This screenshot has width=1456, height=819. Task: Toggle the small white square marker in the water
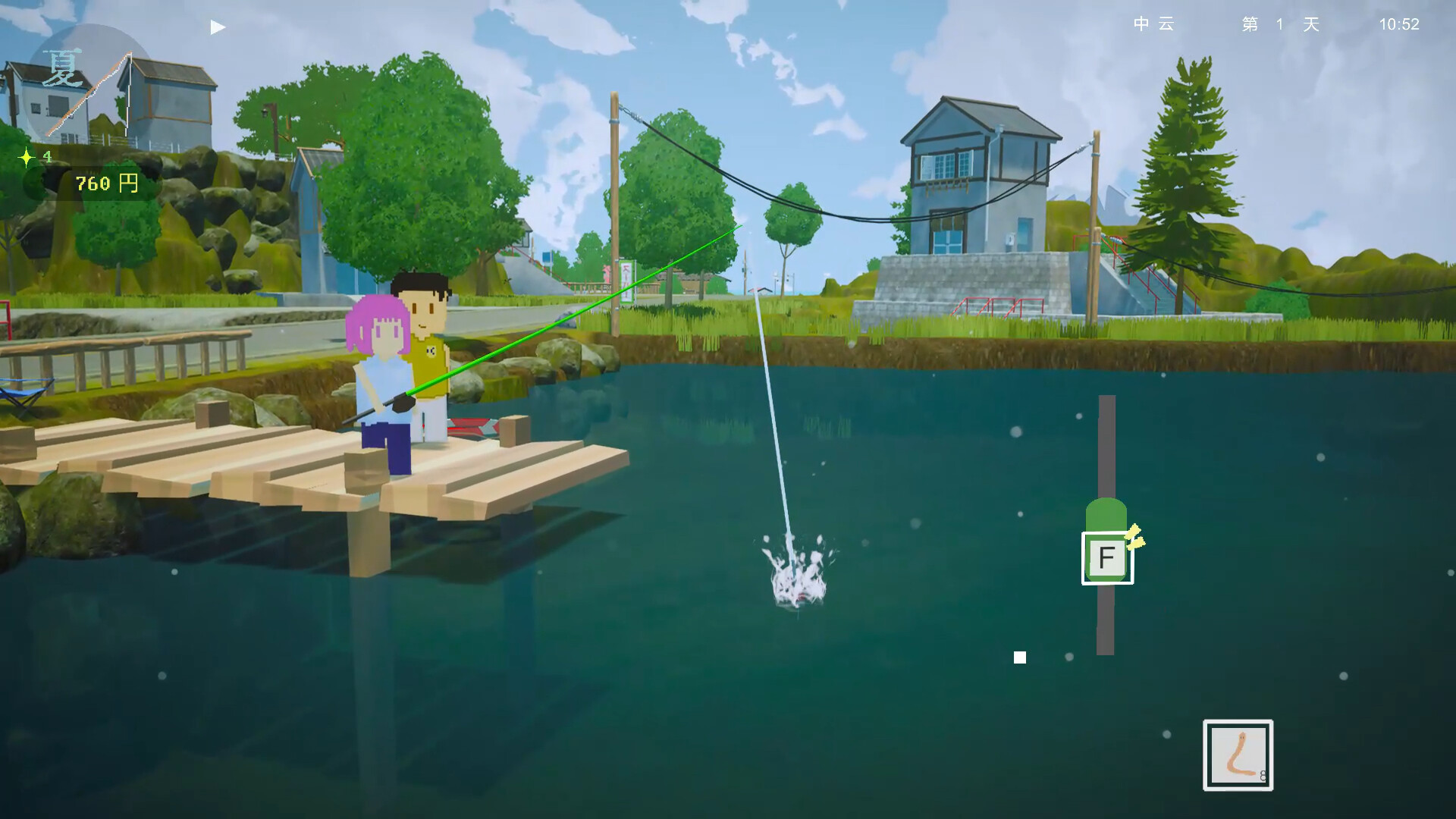click(1019, 657)
